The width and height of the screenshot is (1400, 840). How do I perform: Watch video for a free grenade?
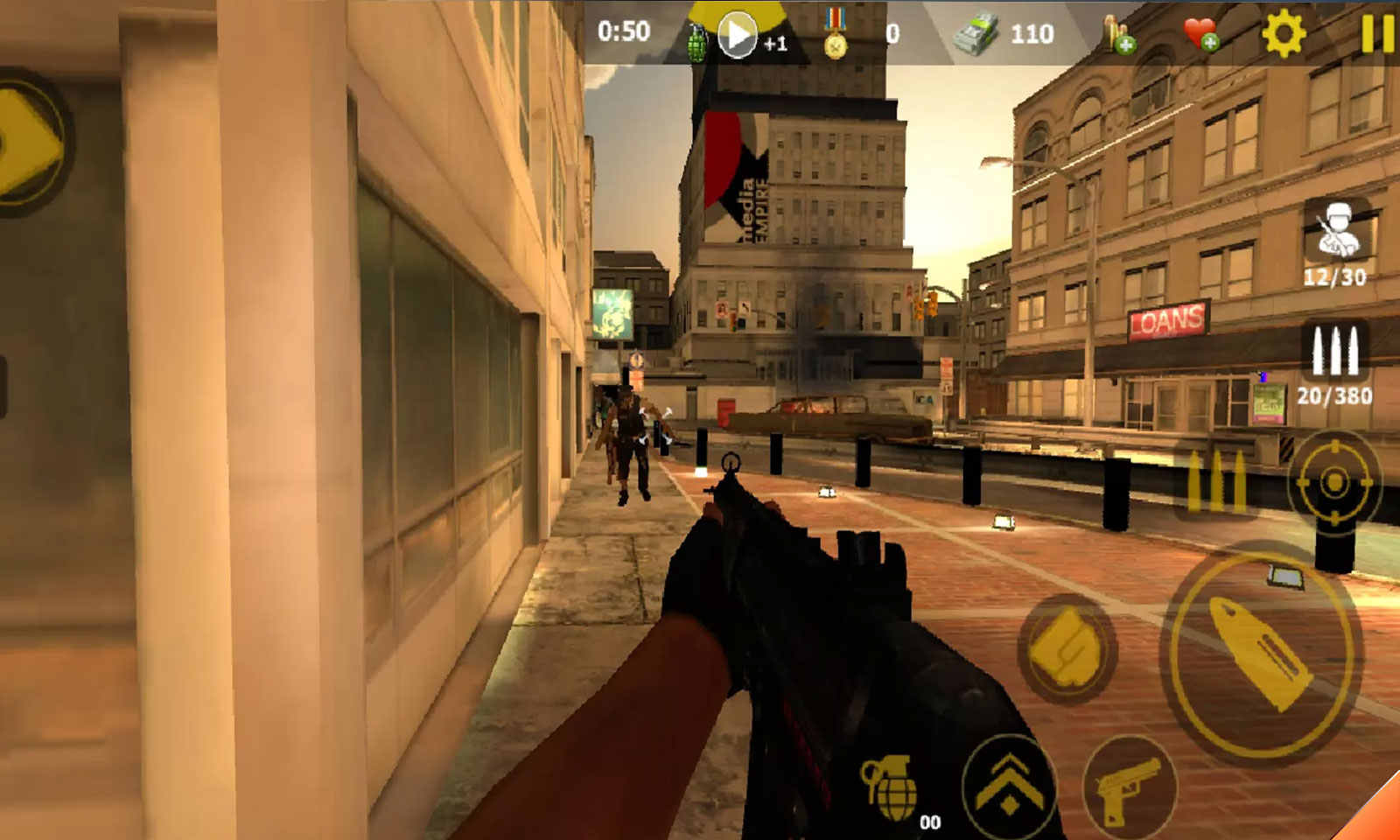point(738,36)
